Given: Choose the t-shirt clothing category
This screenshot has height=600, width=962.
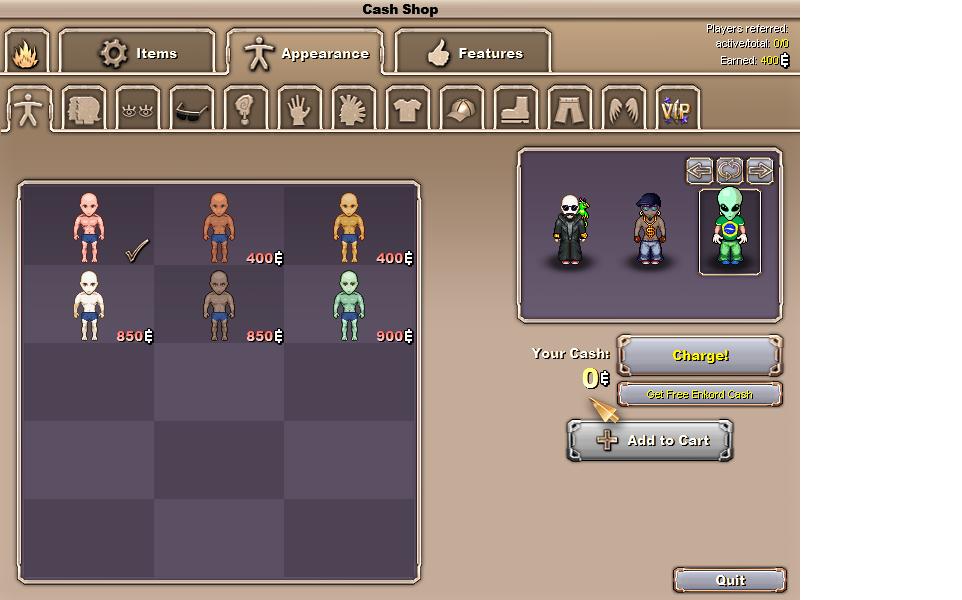Looking at the screenshot, I should click(x=406, y=109).
